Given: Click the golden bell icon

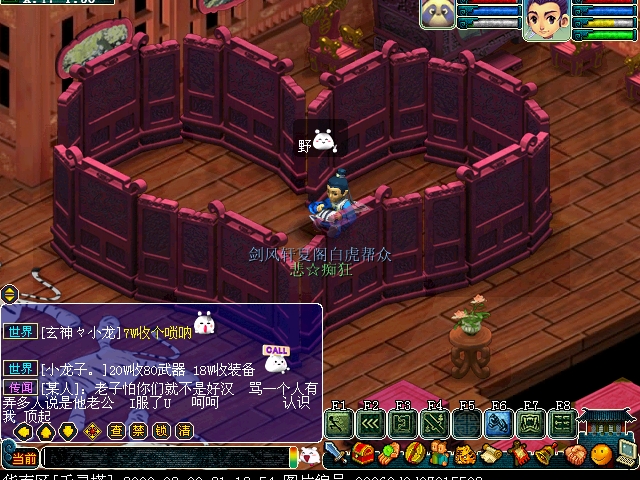Looking at the screenshot, I should [x=546, y=455].
